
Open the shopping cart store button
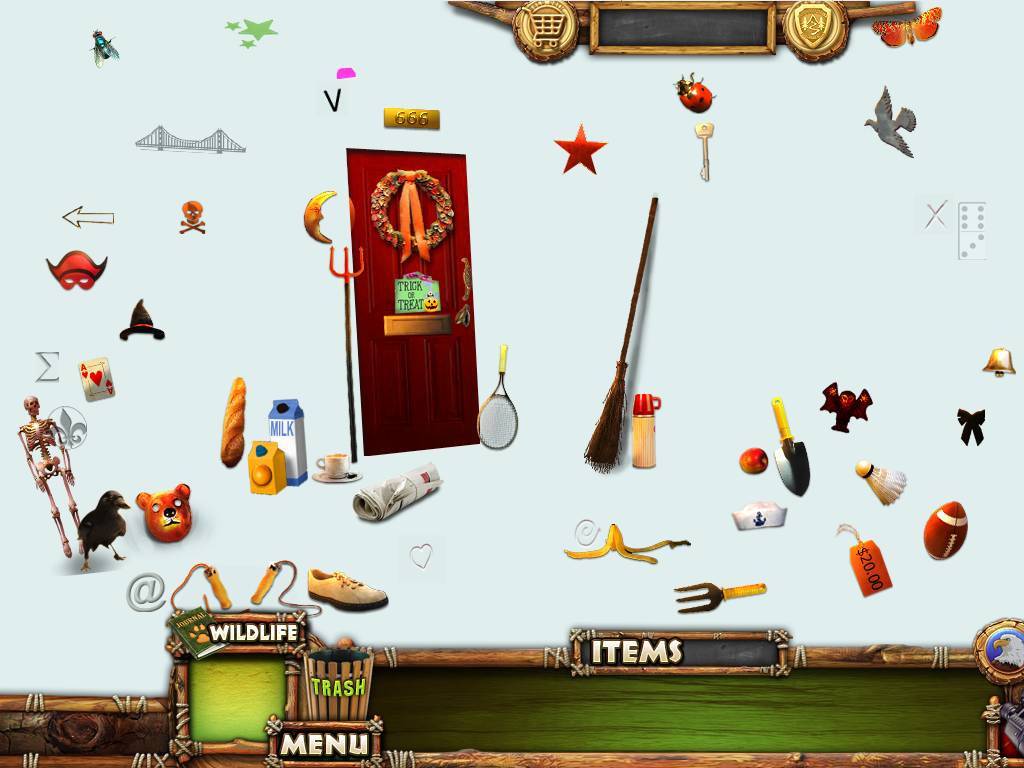[545, 28]
